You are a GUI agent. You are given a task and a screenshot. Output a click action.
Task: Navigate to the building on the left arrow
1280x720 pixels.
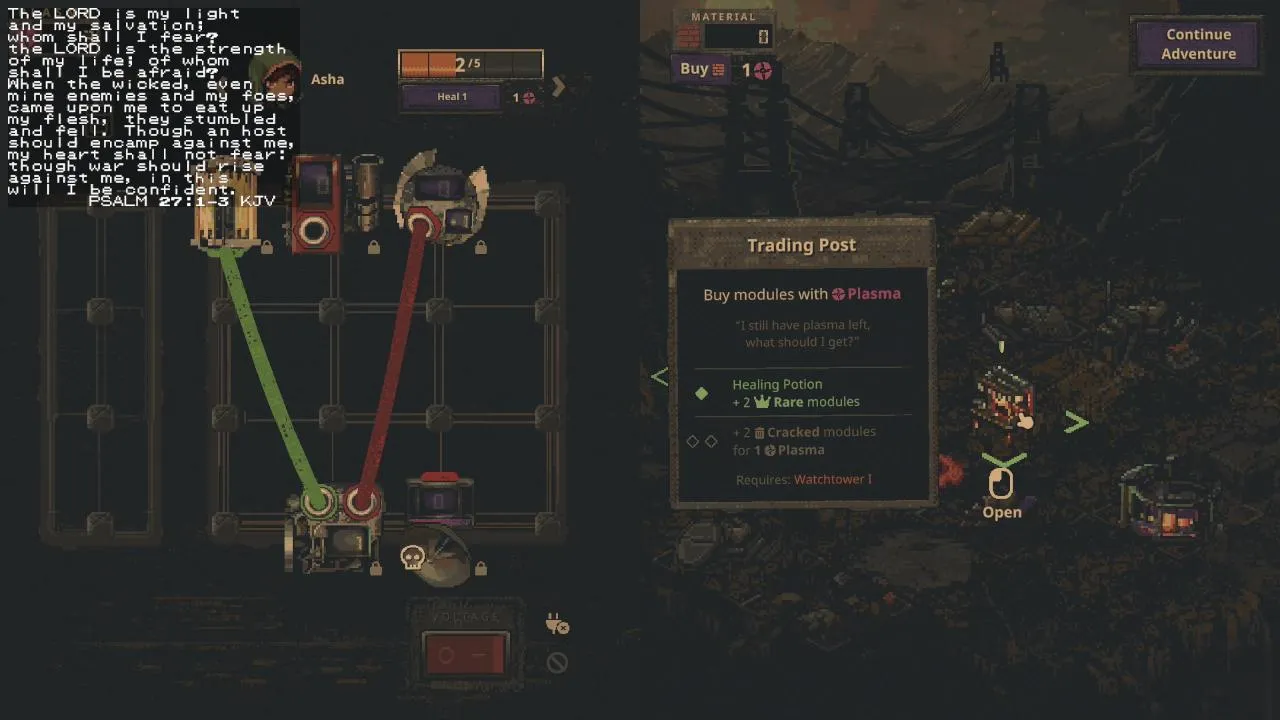click(x=660, y=377)
